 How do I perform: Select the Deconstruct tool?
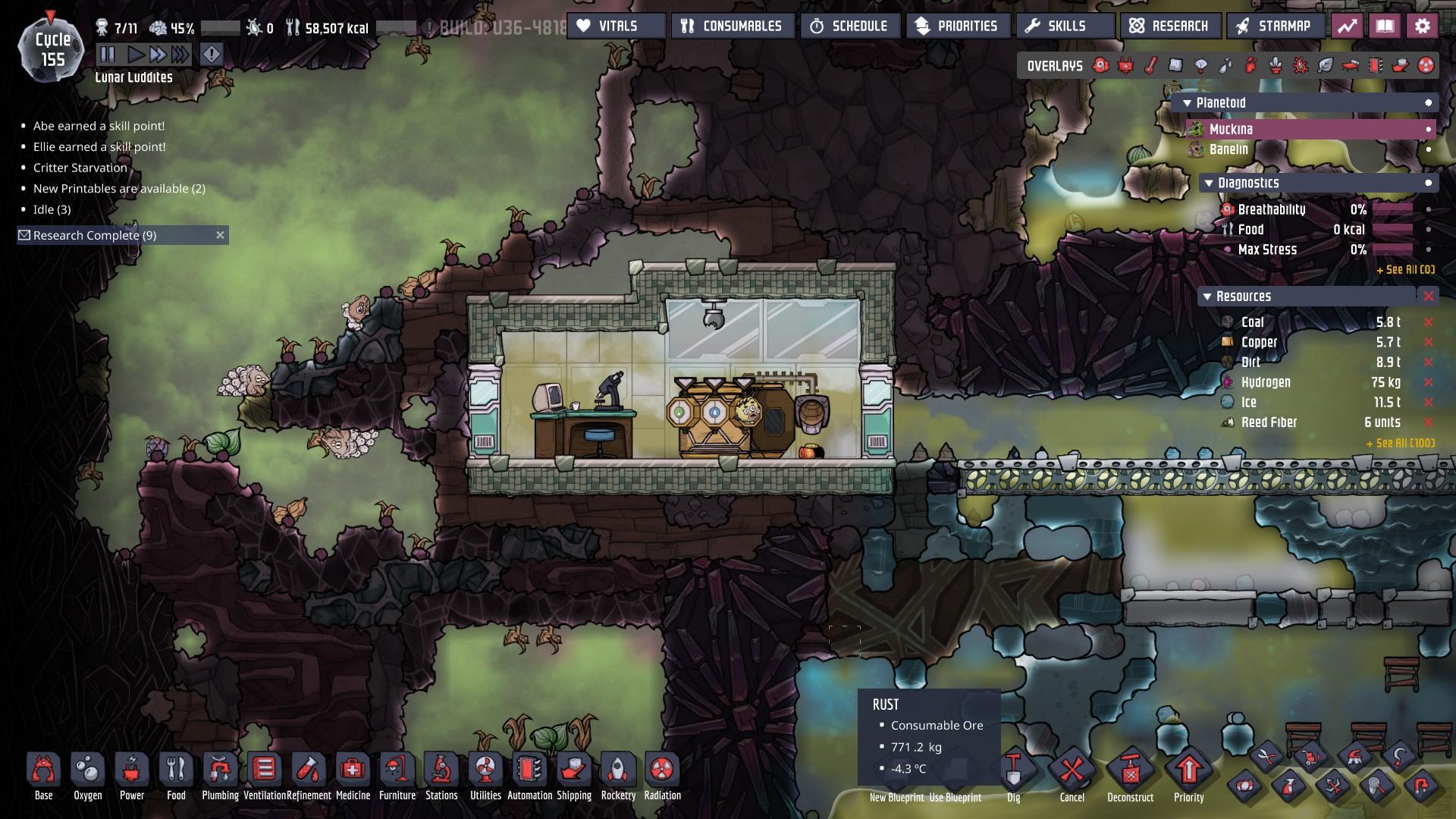click(x=1130, y=774)
